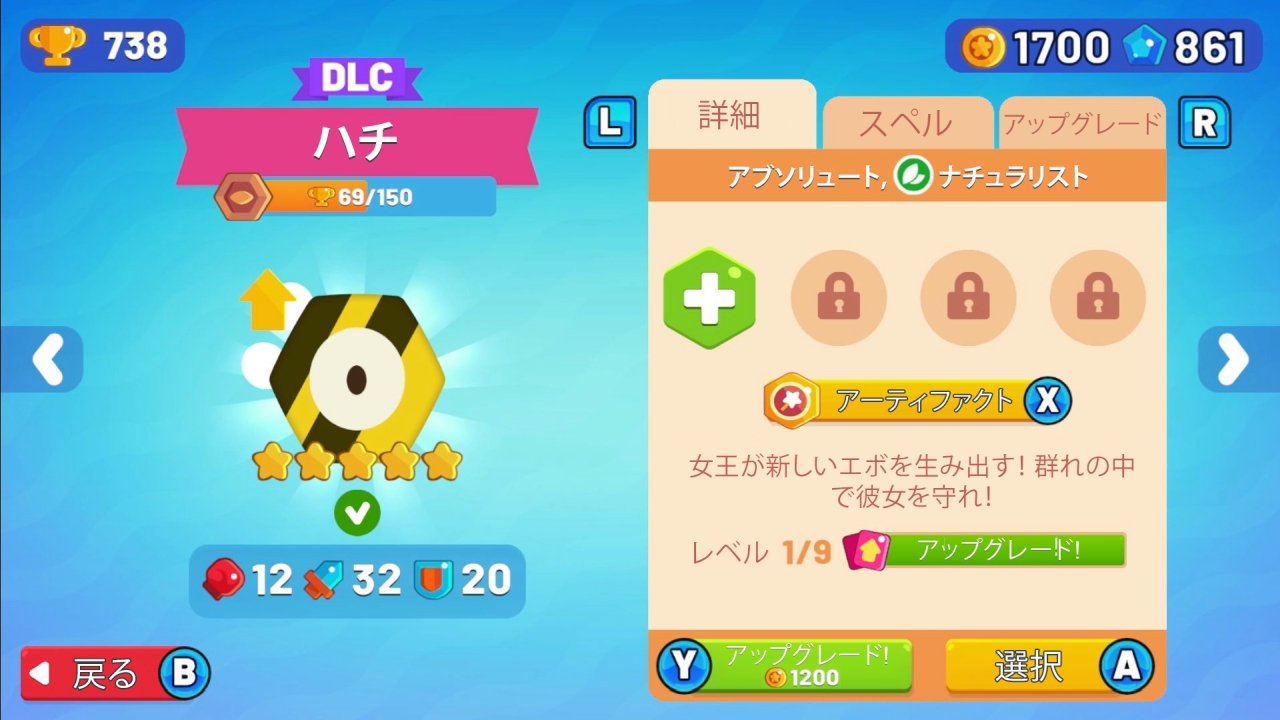Select the boxing glove stat icon

tap(222, 580)
